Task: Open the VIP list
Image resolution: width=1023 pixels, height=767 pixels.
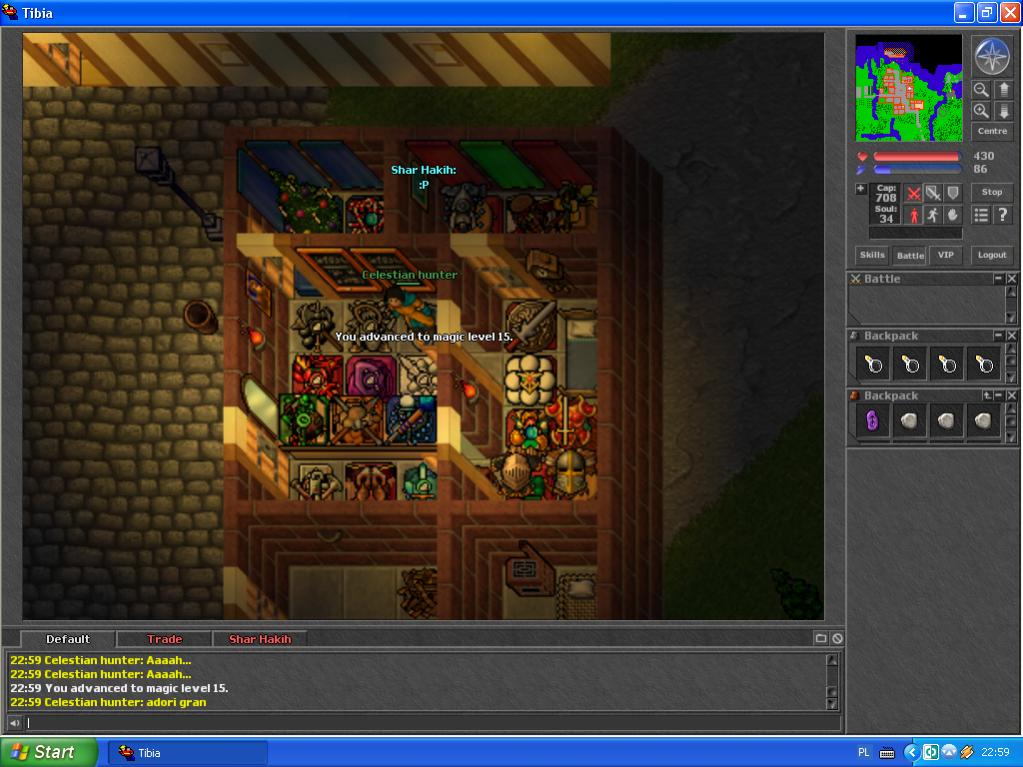Action: (x=945, y=255)
